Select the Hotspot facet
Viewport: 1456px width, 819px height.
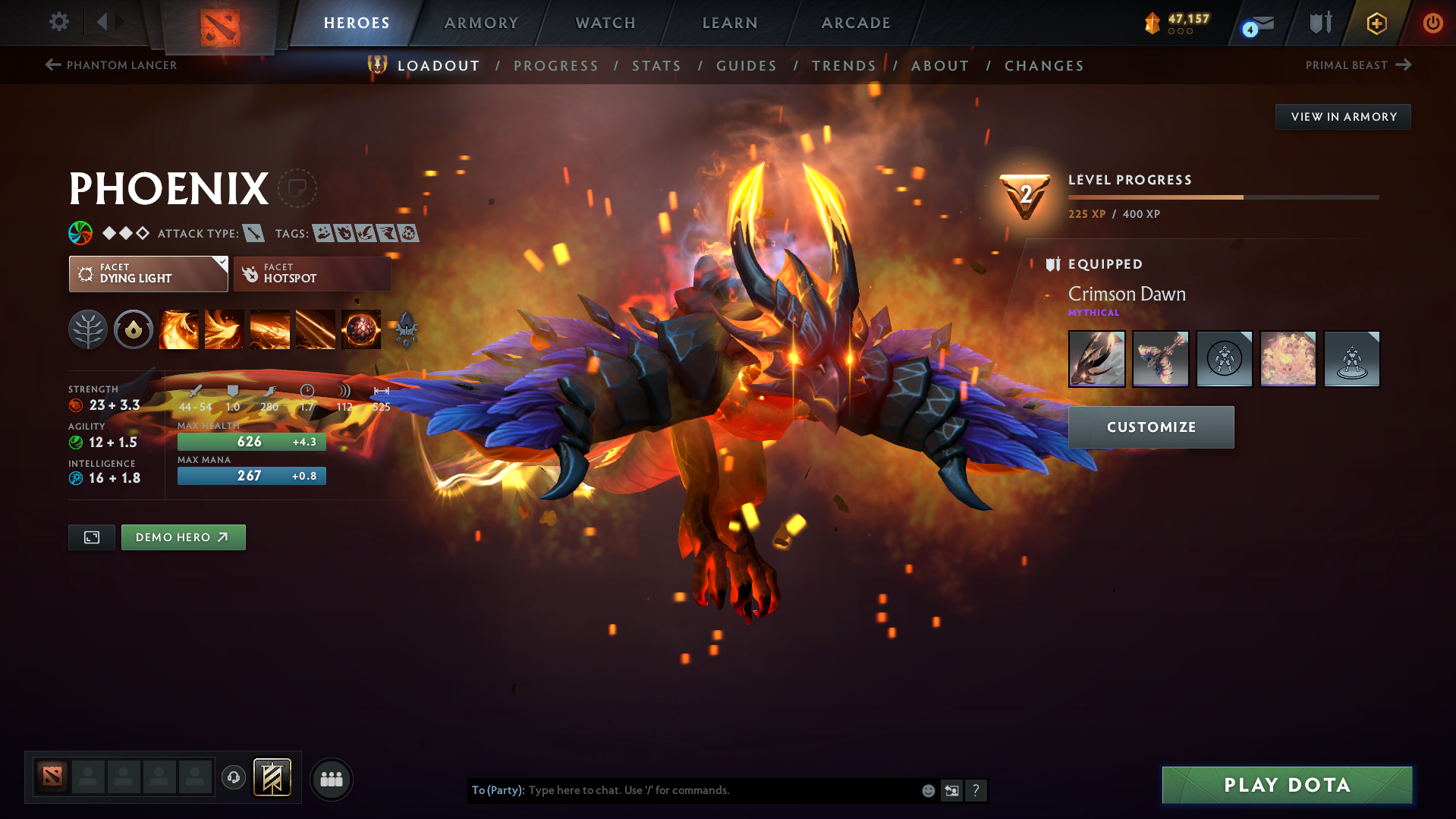311,273
